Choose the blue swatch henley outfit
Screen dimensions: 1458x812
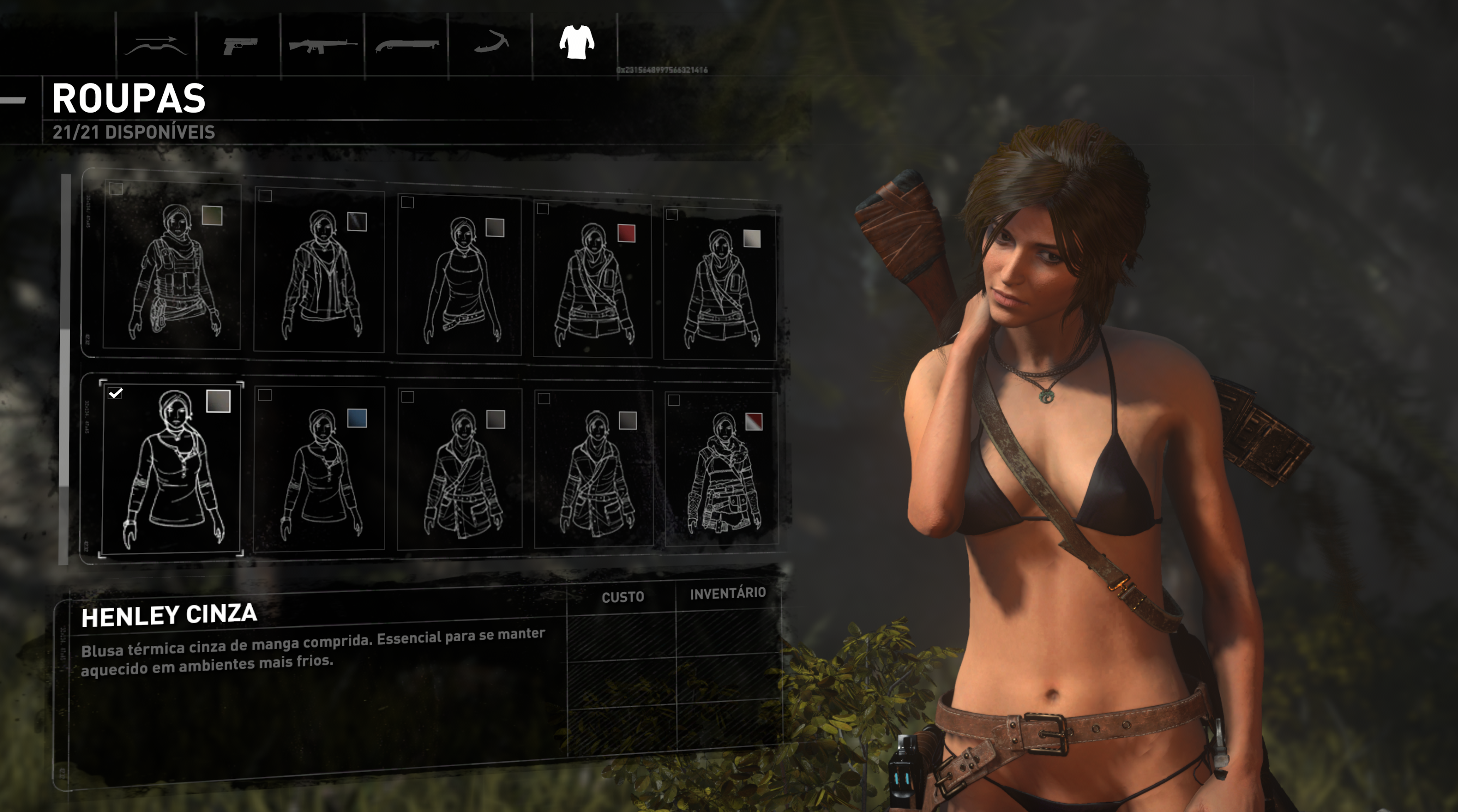click(319, 469)
